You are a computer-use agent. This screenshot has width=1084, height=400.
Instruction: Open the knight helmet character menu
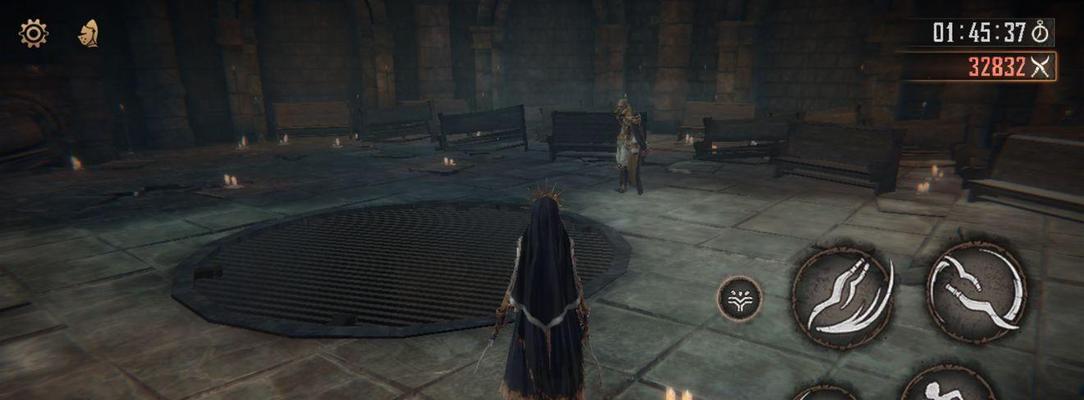88,33
